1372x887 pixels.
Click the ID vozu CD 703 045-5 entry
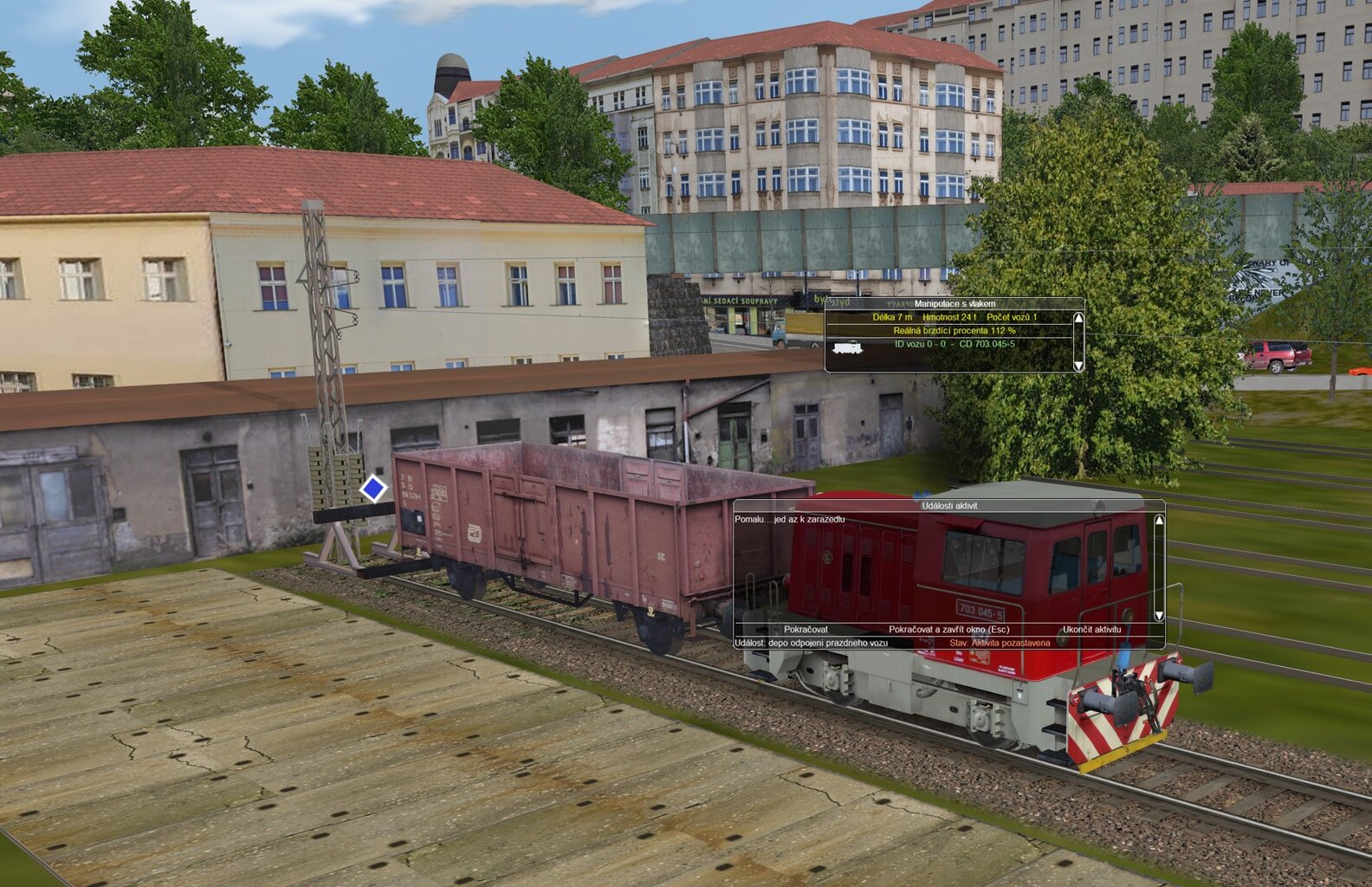coord(955,344)
